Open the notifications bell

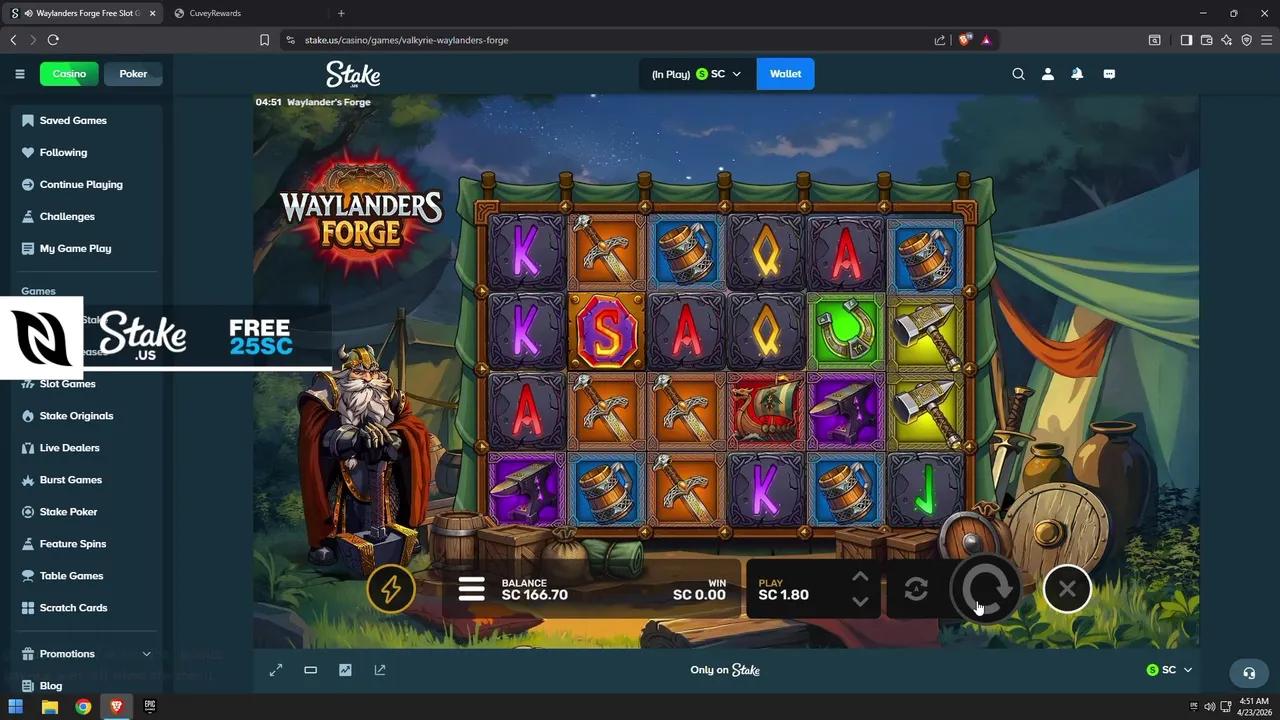pyautogui.click(x=1077, y=73)
